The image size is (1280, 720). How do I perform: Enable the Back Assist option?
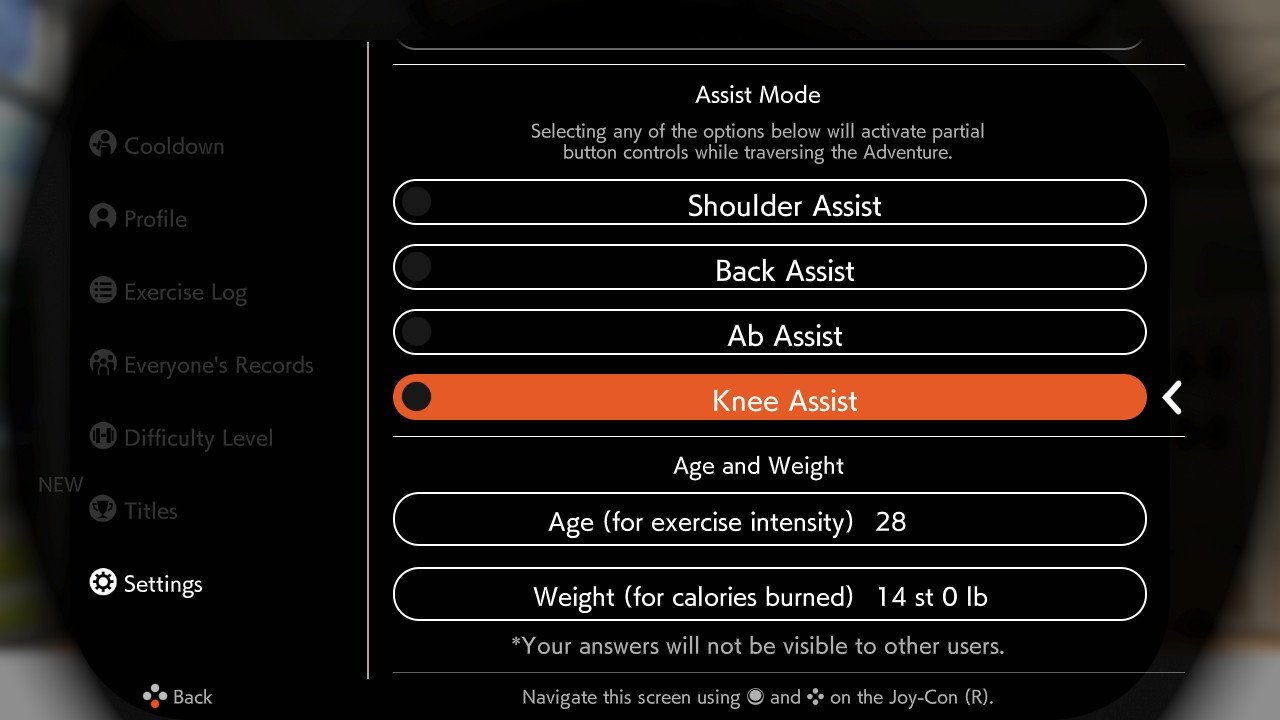coord(769,268)
